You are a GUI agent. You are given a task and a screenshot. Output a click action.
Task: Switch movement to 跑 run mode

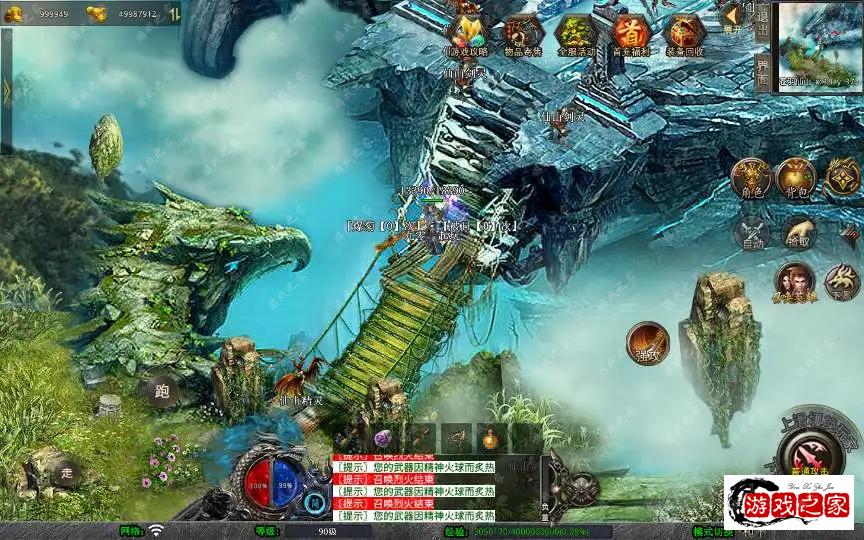coord(160,392)
